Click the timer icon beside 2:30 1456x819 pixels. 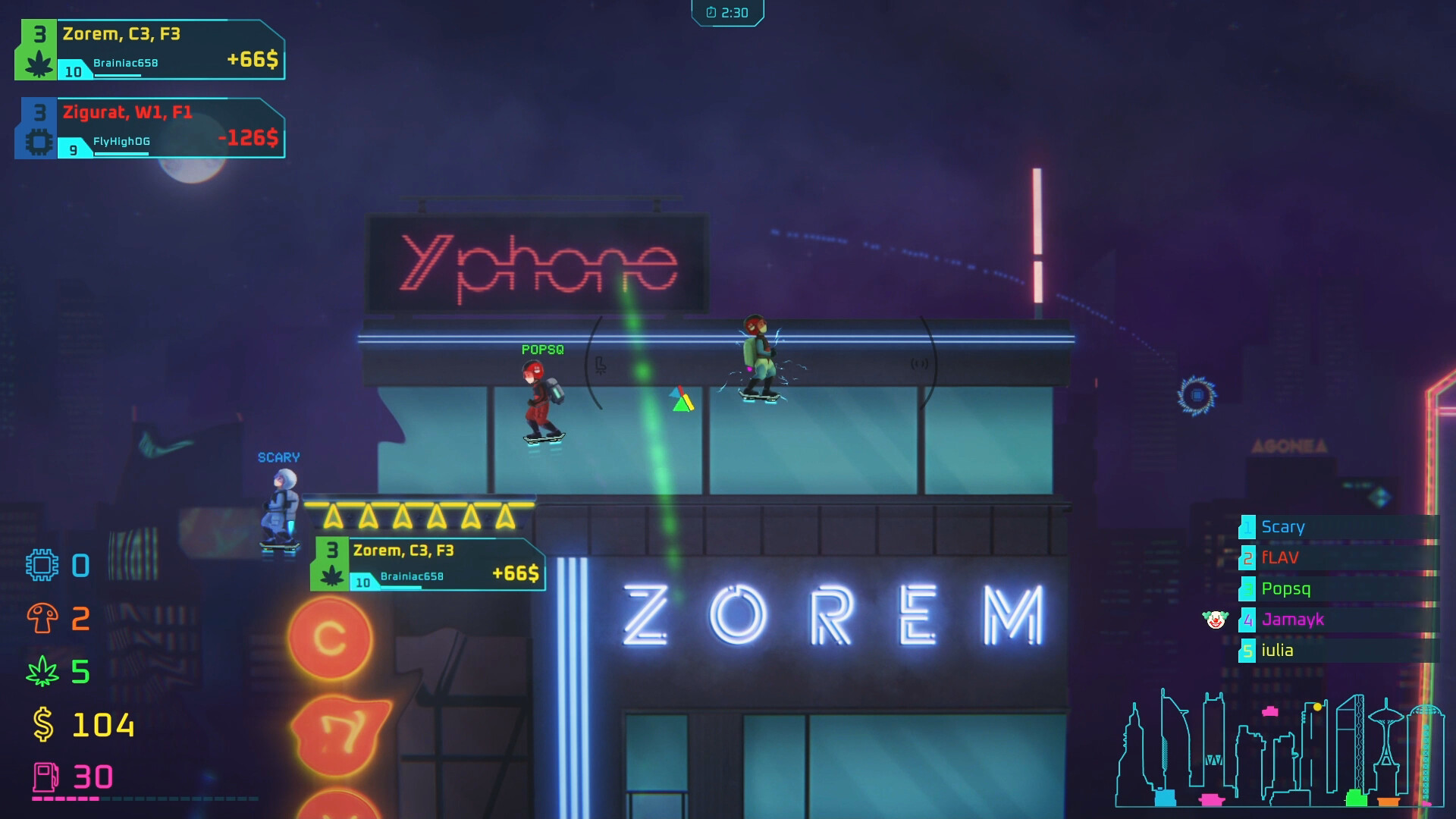point(710,12)
